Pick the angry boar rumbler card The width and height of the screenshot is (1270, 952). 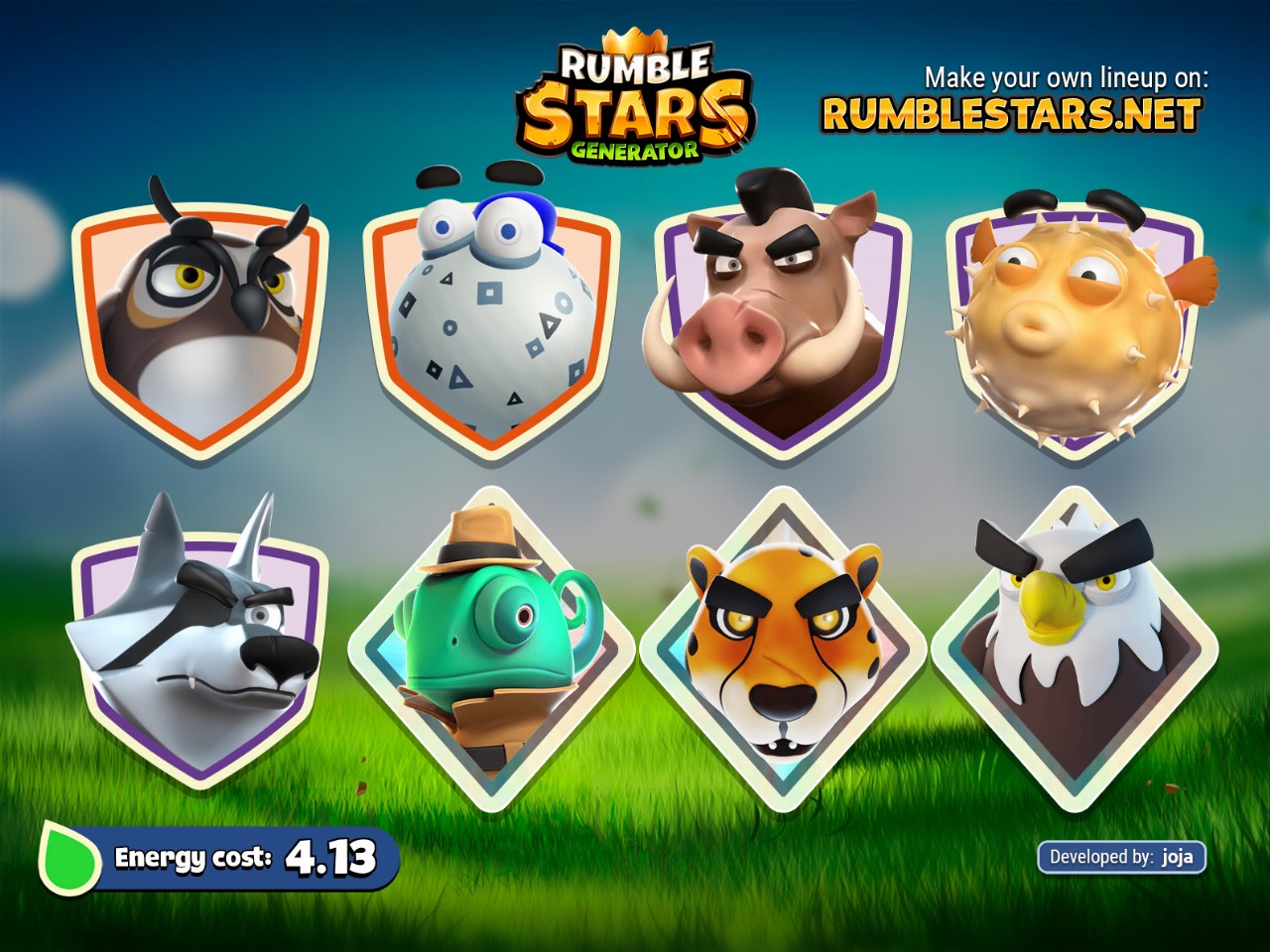tap(781, 317)
